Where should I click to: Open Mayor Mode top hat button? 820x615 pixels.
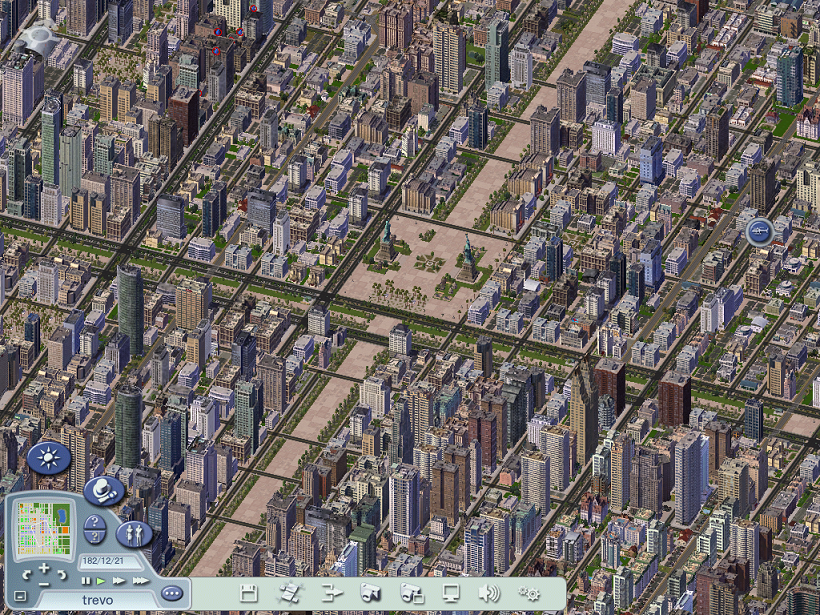(x=104, y=491)
